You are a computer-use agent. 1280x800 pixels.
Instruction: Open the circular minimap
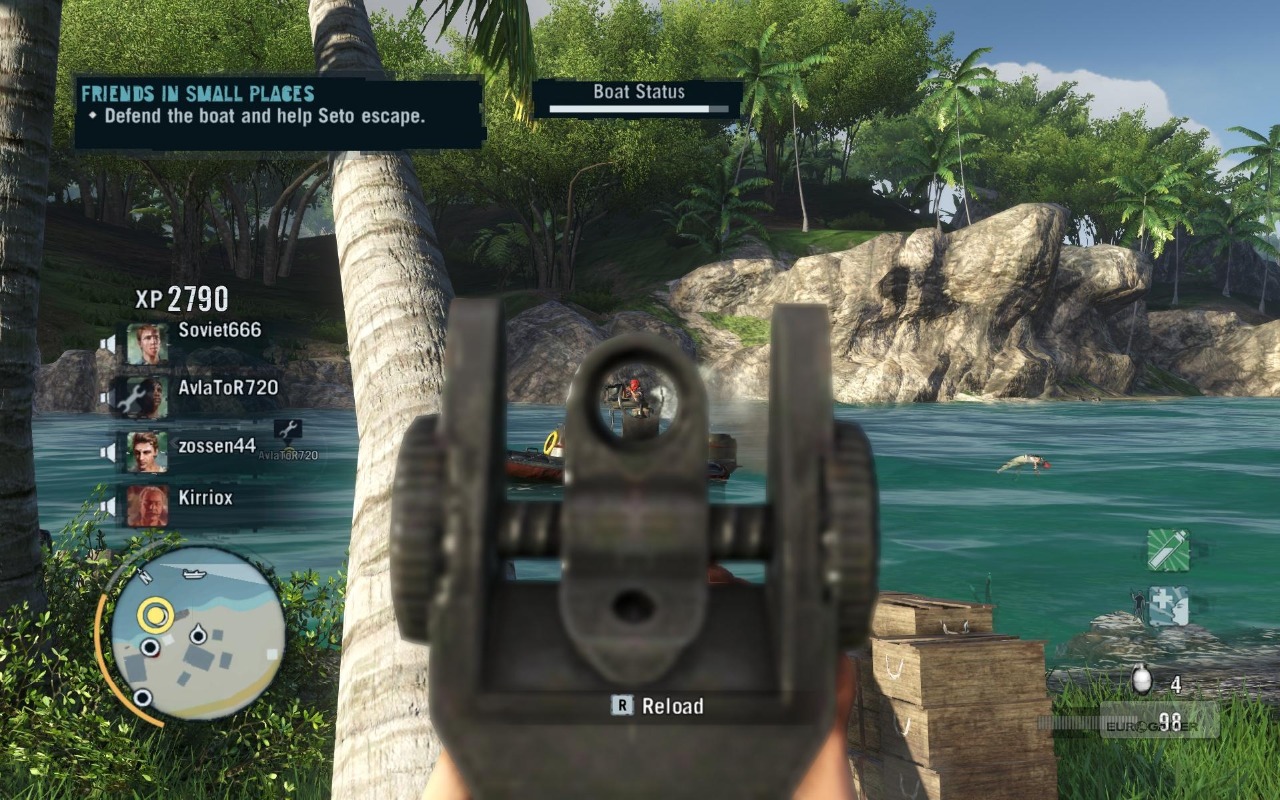[197, 634]
